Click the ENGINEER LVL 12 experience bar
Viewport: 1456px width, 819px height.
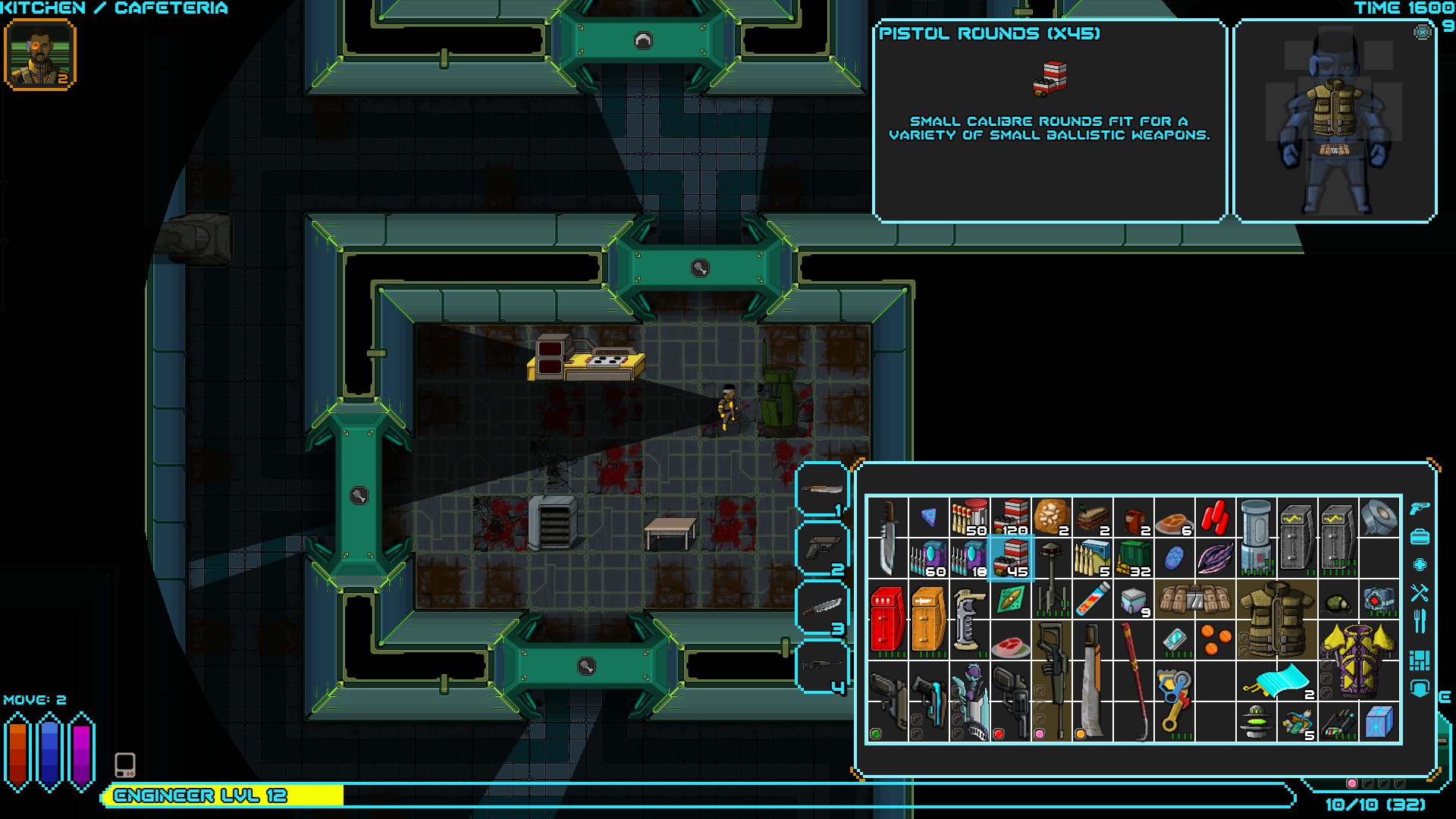[x=197, y=796]
